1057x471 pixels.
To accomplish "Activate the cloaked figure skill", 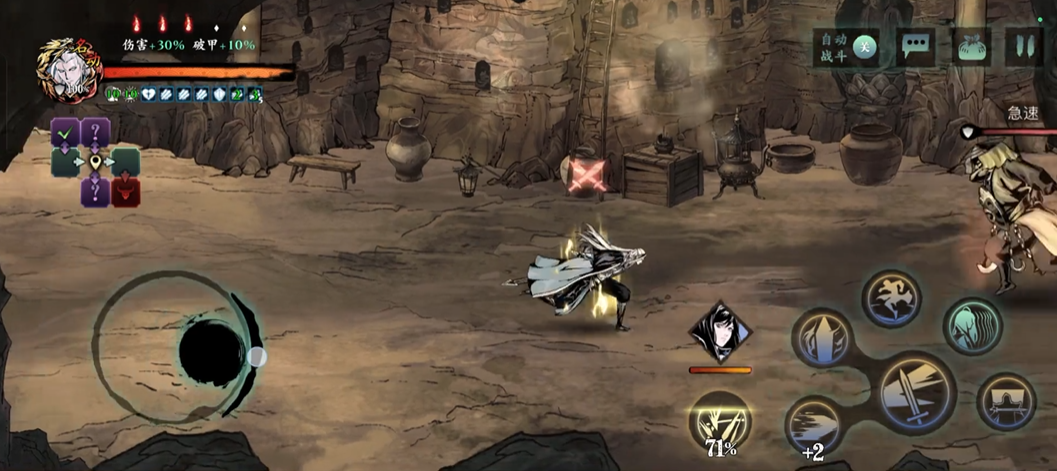I will [1005, 402].
